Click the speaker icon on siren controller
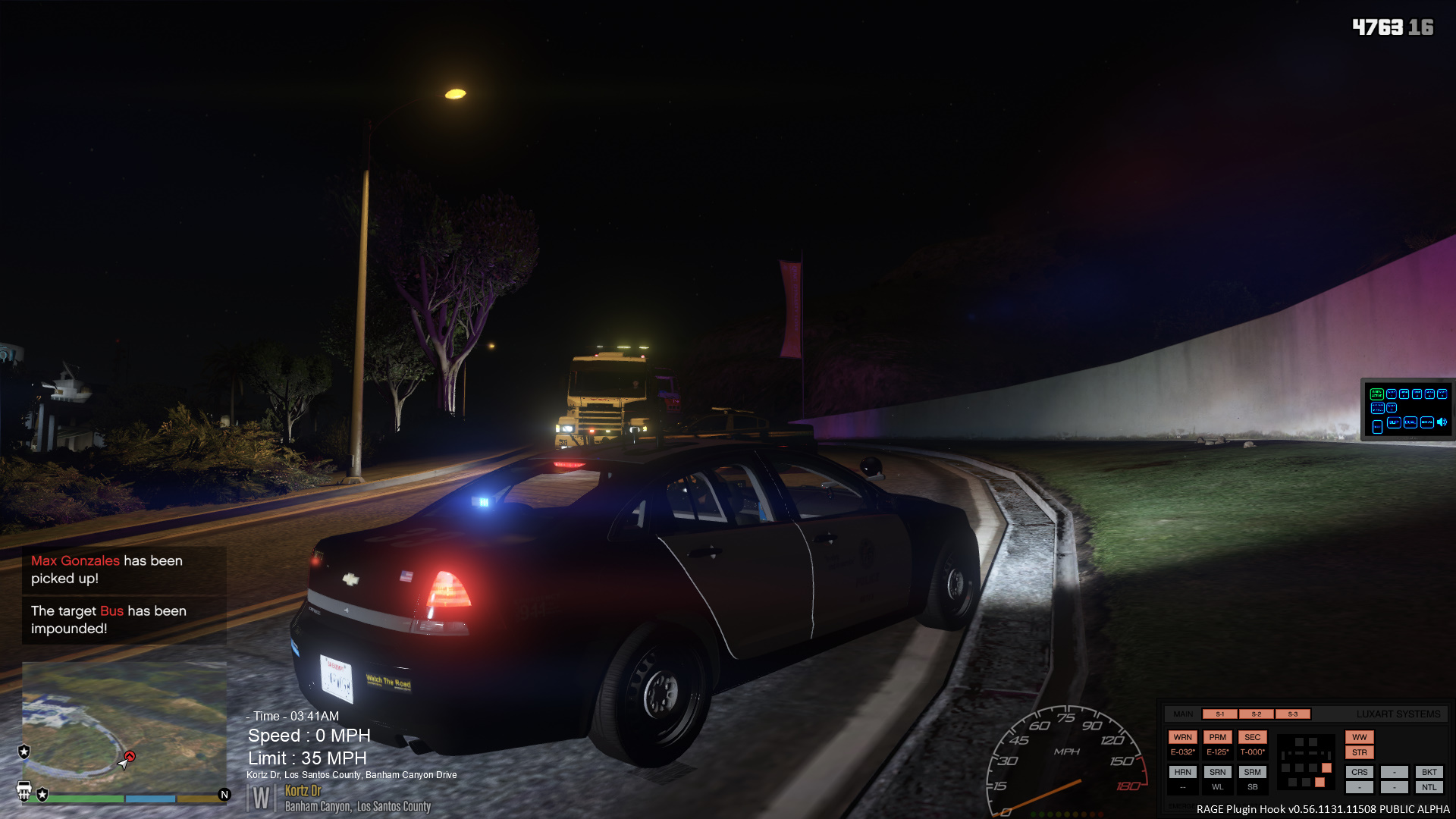The width and height of the screenshot is (1456, 819). [x=1442, y=422]
